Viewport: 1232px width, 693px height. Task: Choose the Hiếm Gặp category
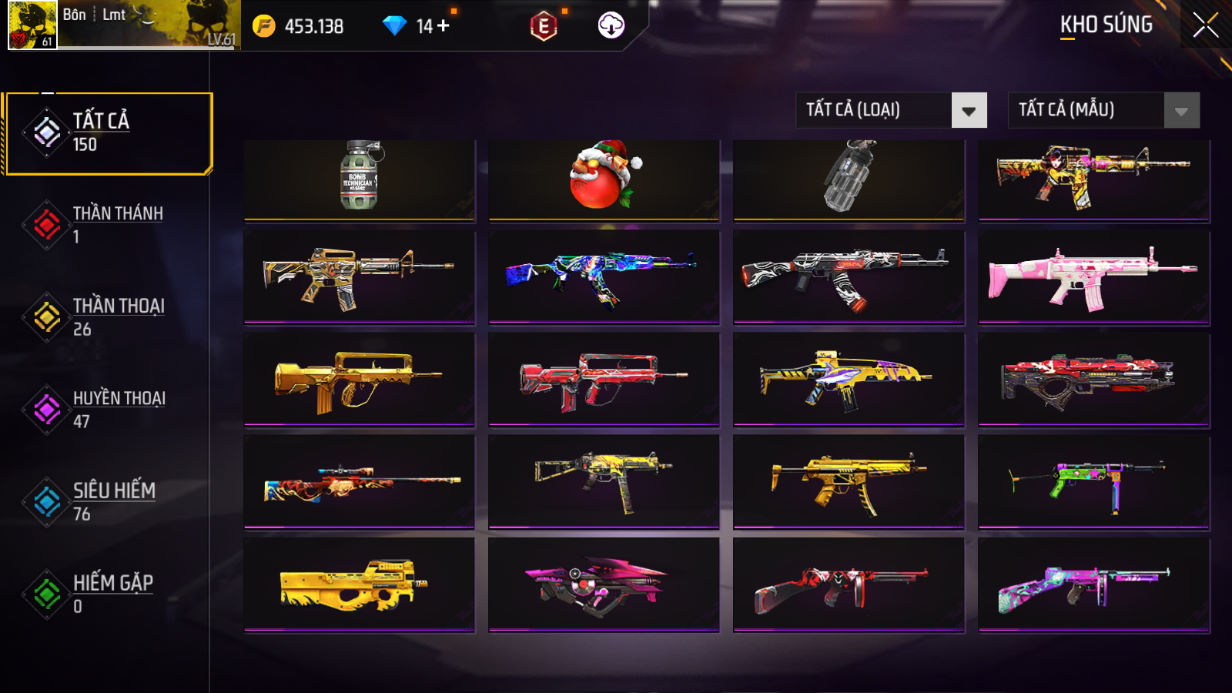108,593
